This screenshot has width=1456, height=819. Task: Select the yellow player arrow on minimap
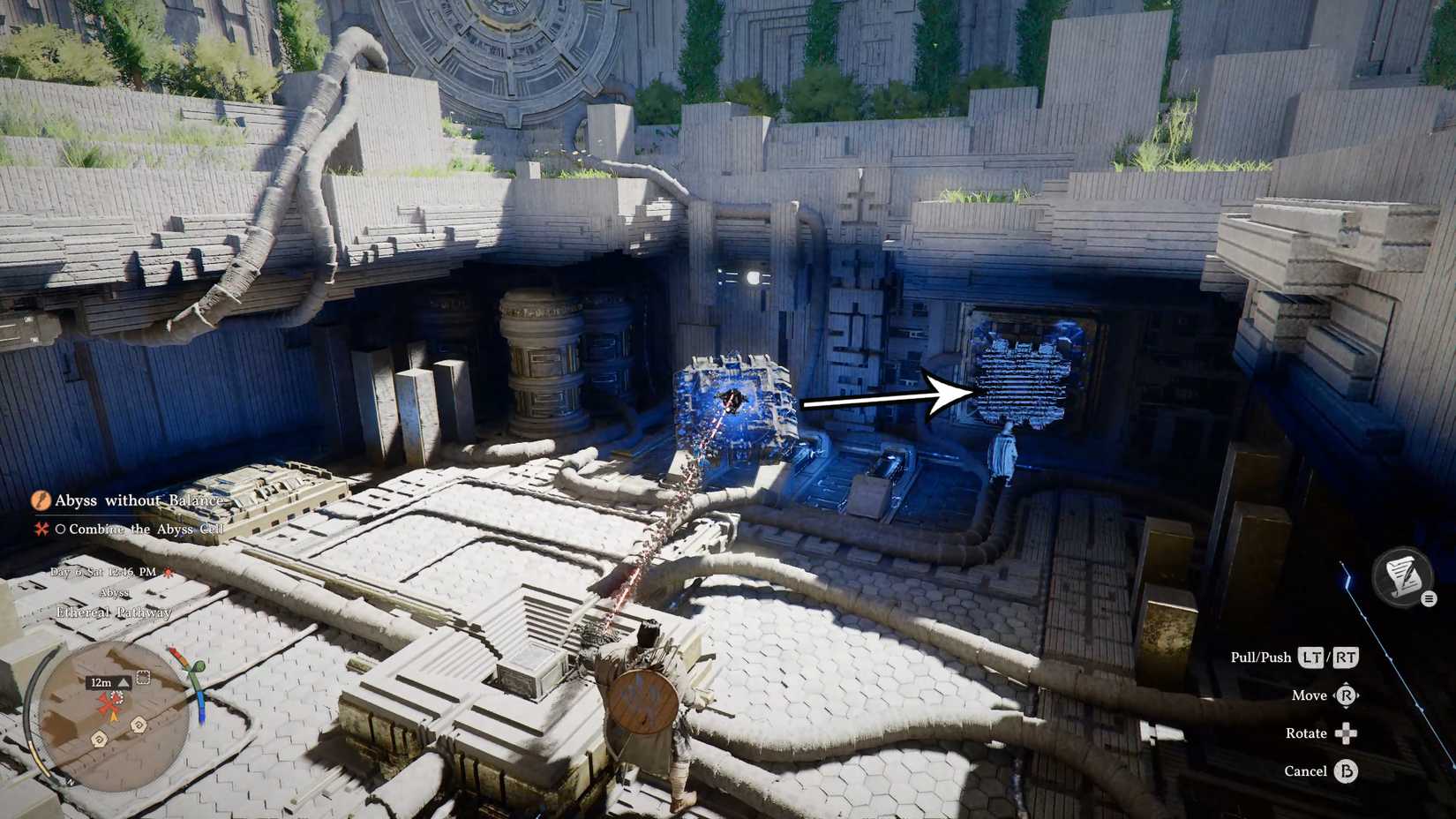pyautogui.click(x=115, y=717)
